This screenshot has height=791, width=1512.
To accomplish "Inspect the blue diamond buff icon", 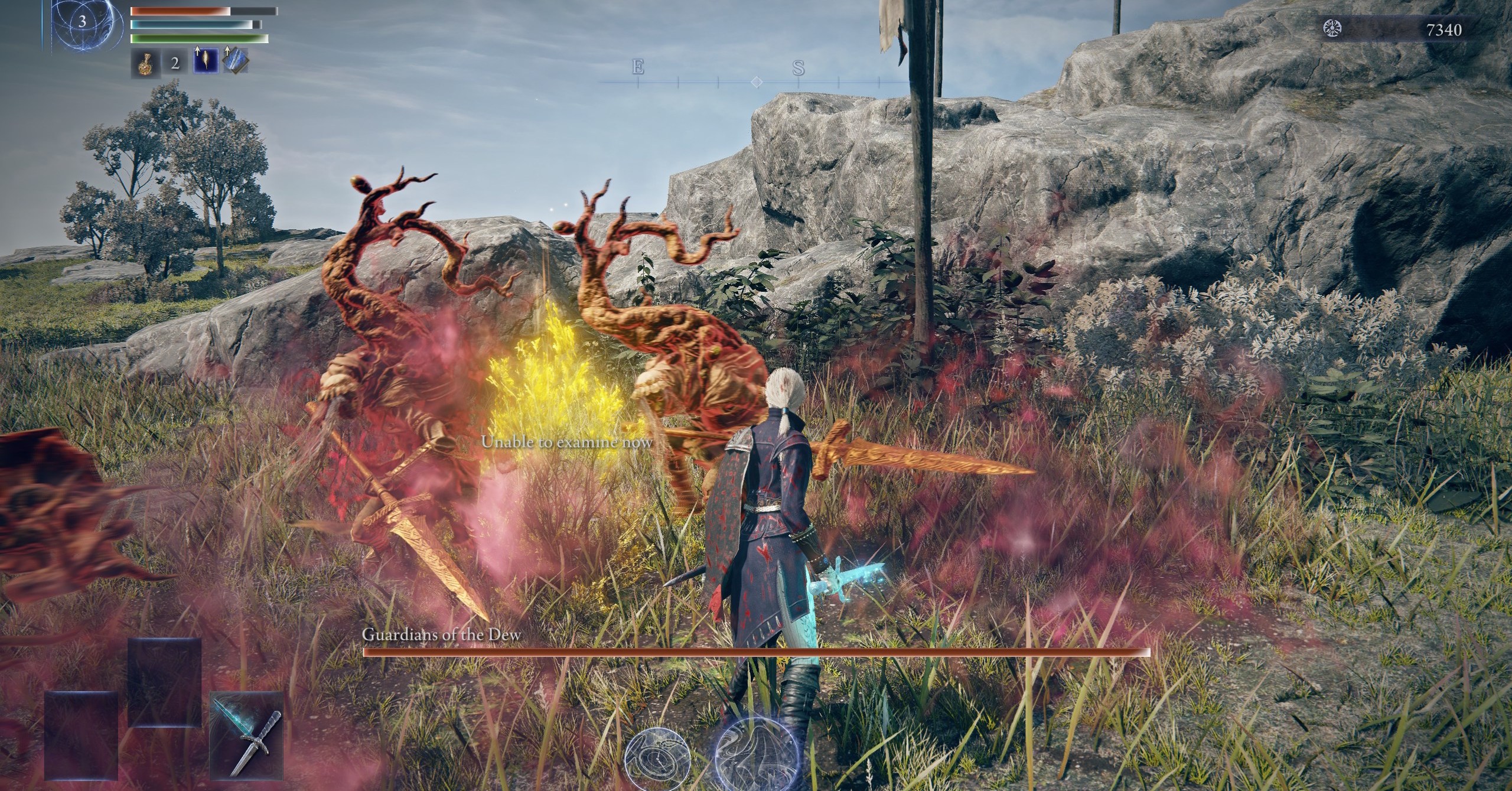I will pyautogui.click(x=236, y=61).
